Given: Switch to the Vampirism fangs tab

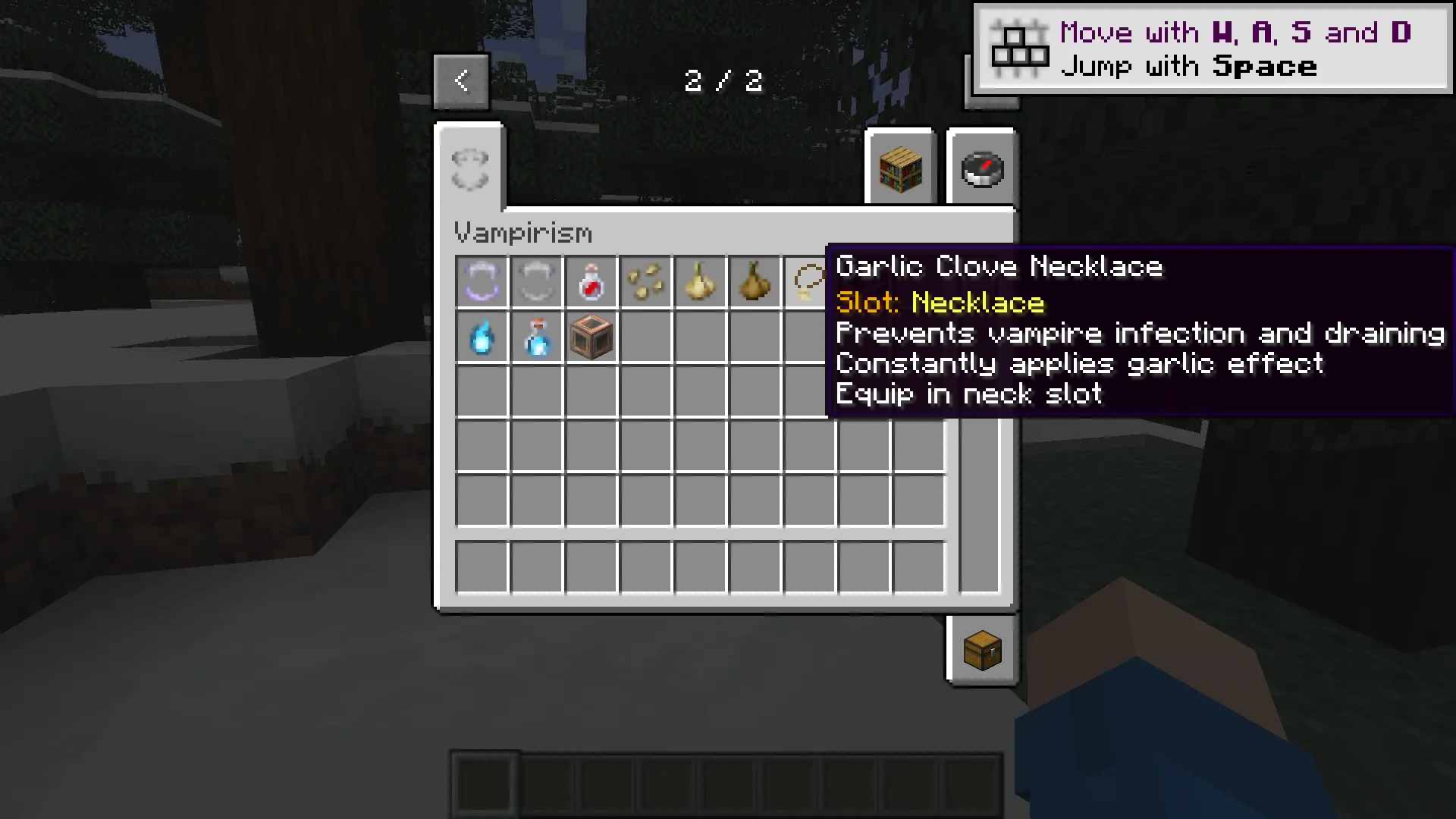Looking at the screenshot, I should click(x=469, y=167).
